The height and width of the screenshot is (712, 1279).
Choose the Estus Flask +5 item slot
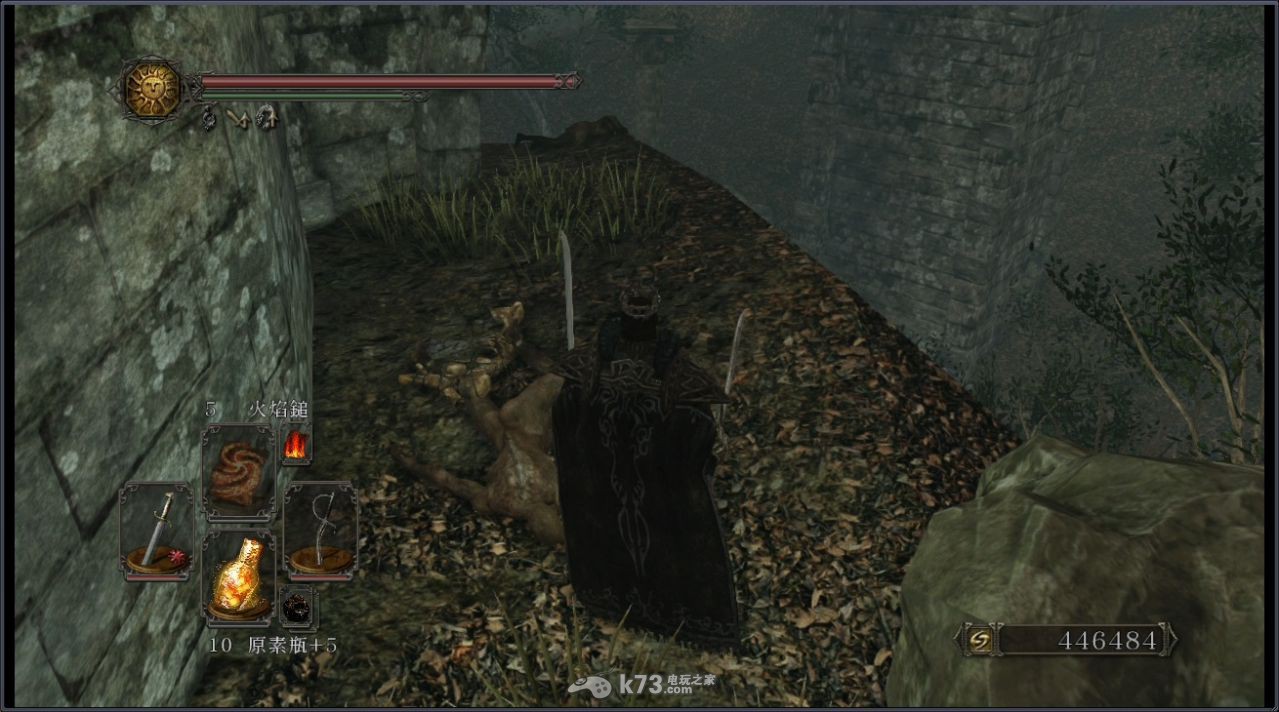pyautogui.click(x=240, y=575)
